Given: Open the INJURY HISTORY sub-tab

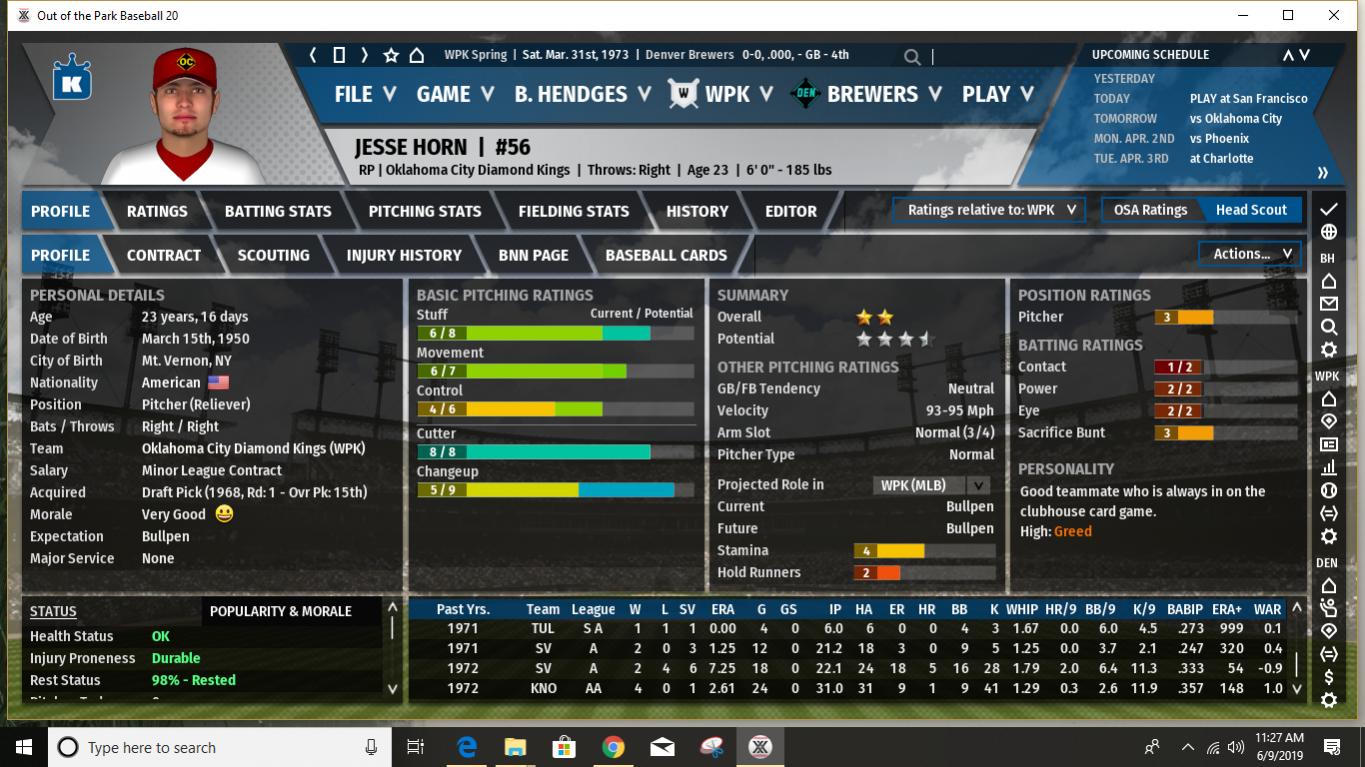Looking at the screenshot, I should 403,255.
